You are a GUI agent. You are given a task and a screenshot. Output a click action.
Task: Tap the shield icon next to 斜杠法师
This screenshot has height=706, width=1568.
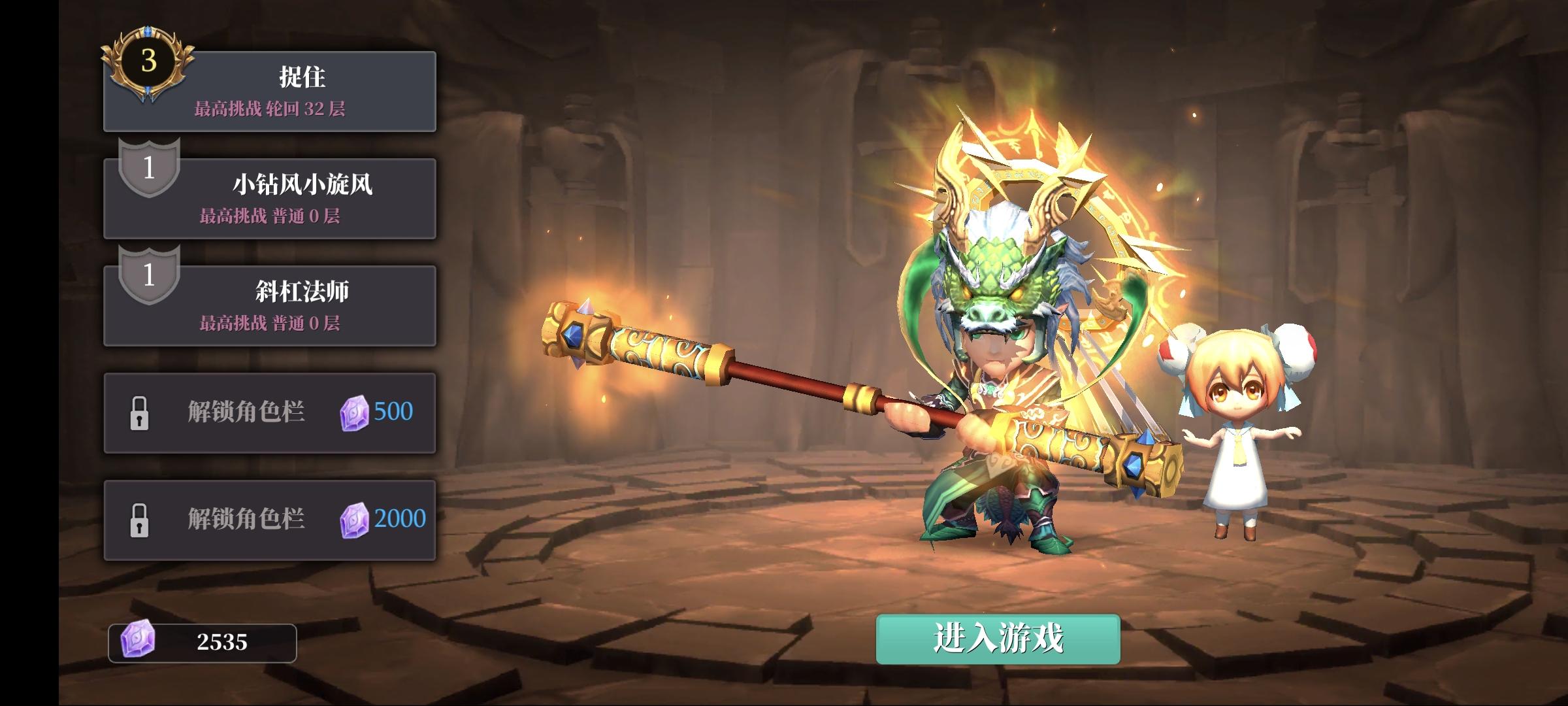point(149,277)
